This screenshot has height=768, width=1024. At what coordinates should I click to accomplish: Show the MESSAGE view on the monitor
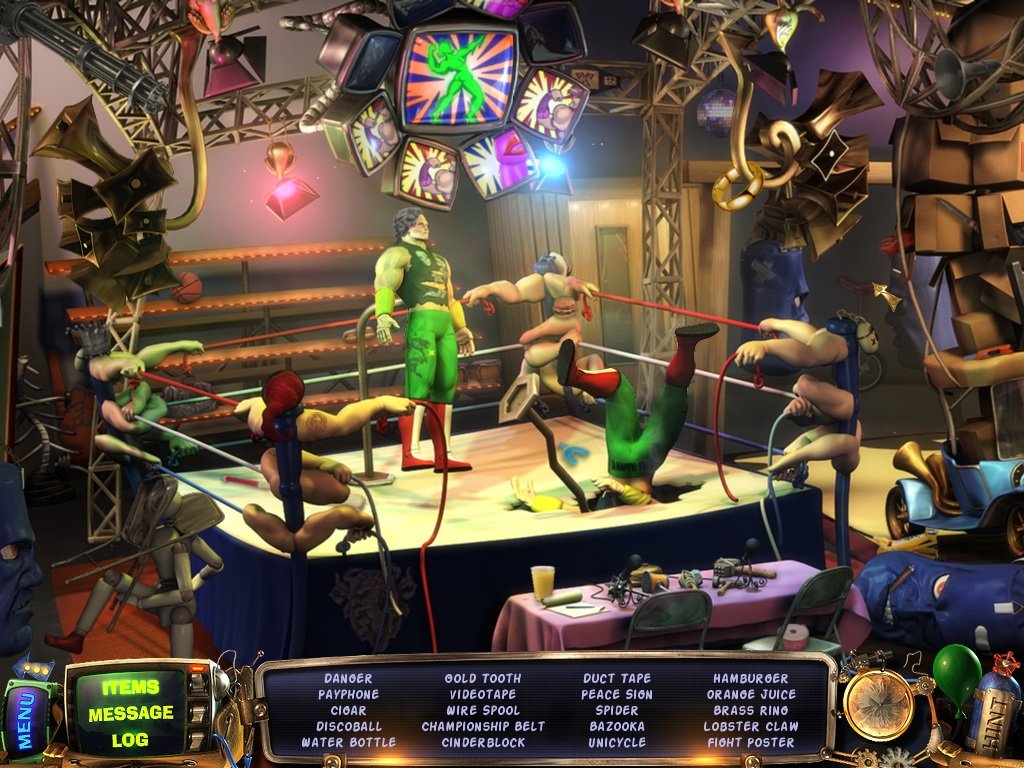pos(131,713)
